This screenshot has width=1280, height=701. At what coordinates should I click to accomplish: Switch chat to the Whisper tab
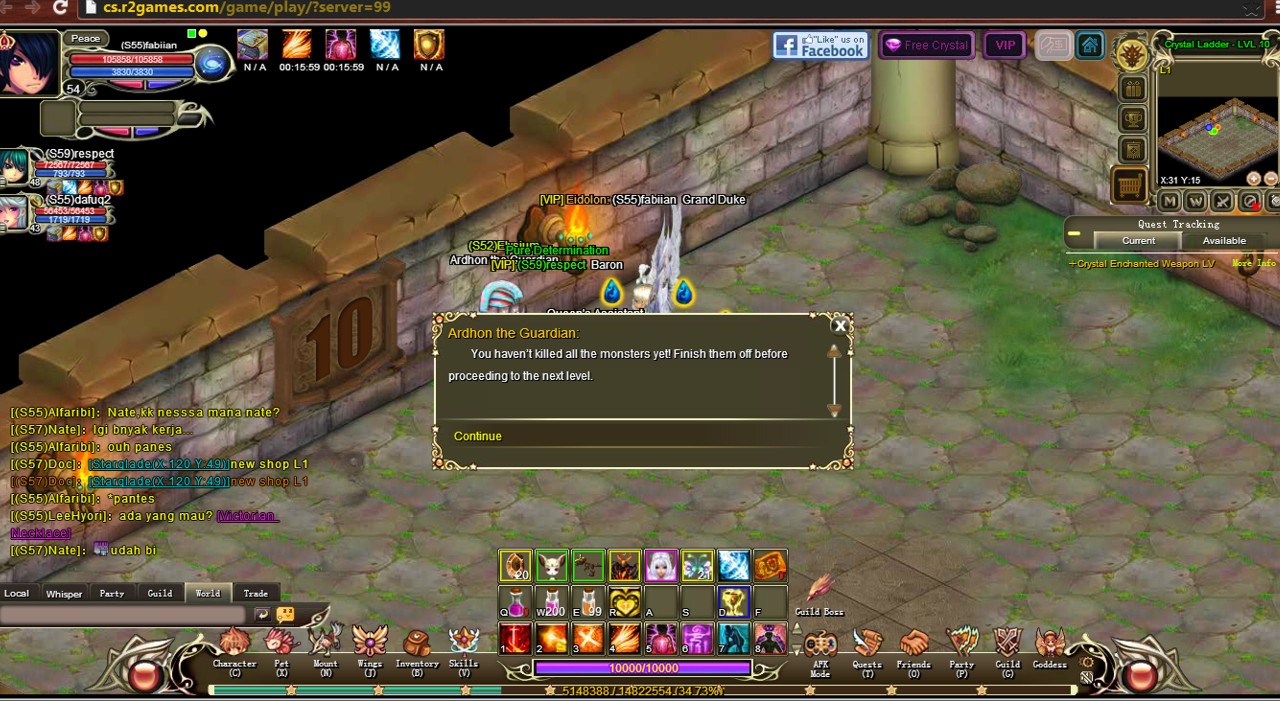tap(64, 594)
